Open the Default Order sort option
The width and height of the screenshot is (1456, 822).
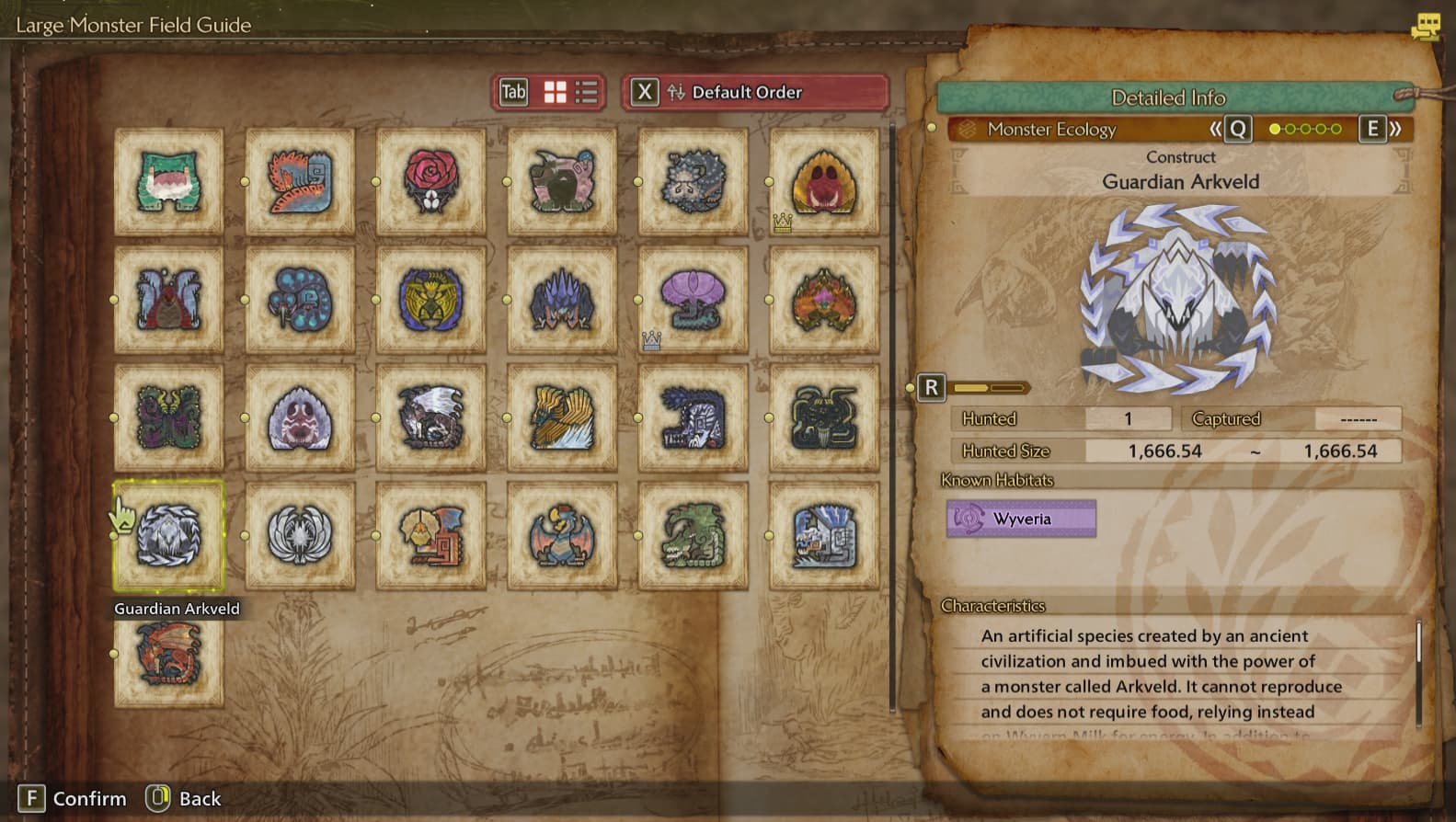click(754, 92)
